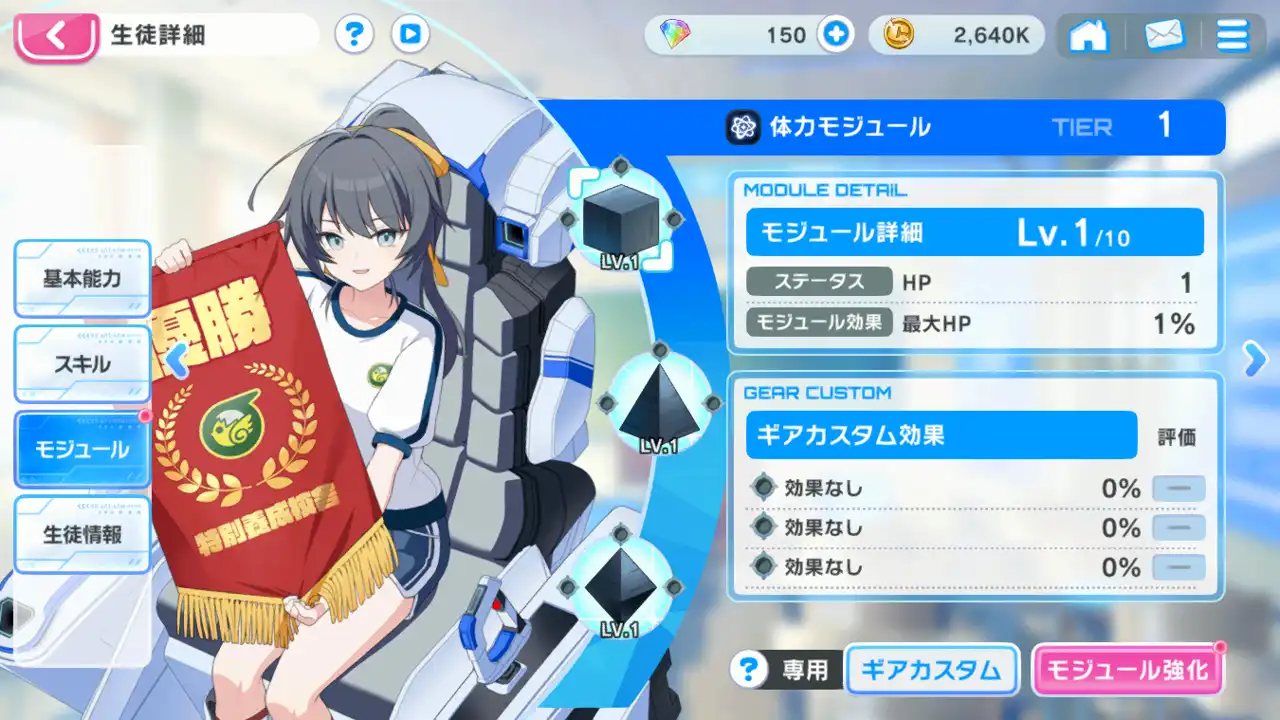1280x720 pixels.
Task: Open the hamburger menu
Action: click(x=1232, y=37)
